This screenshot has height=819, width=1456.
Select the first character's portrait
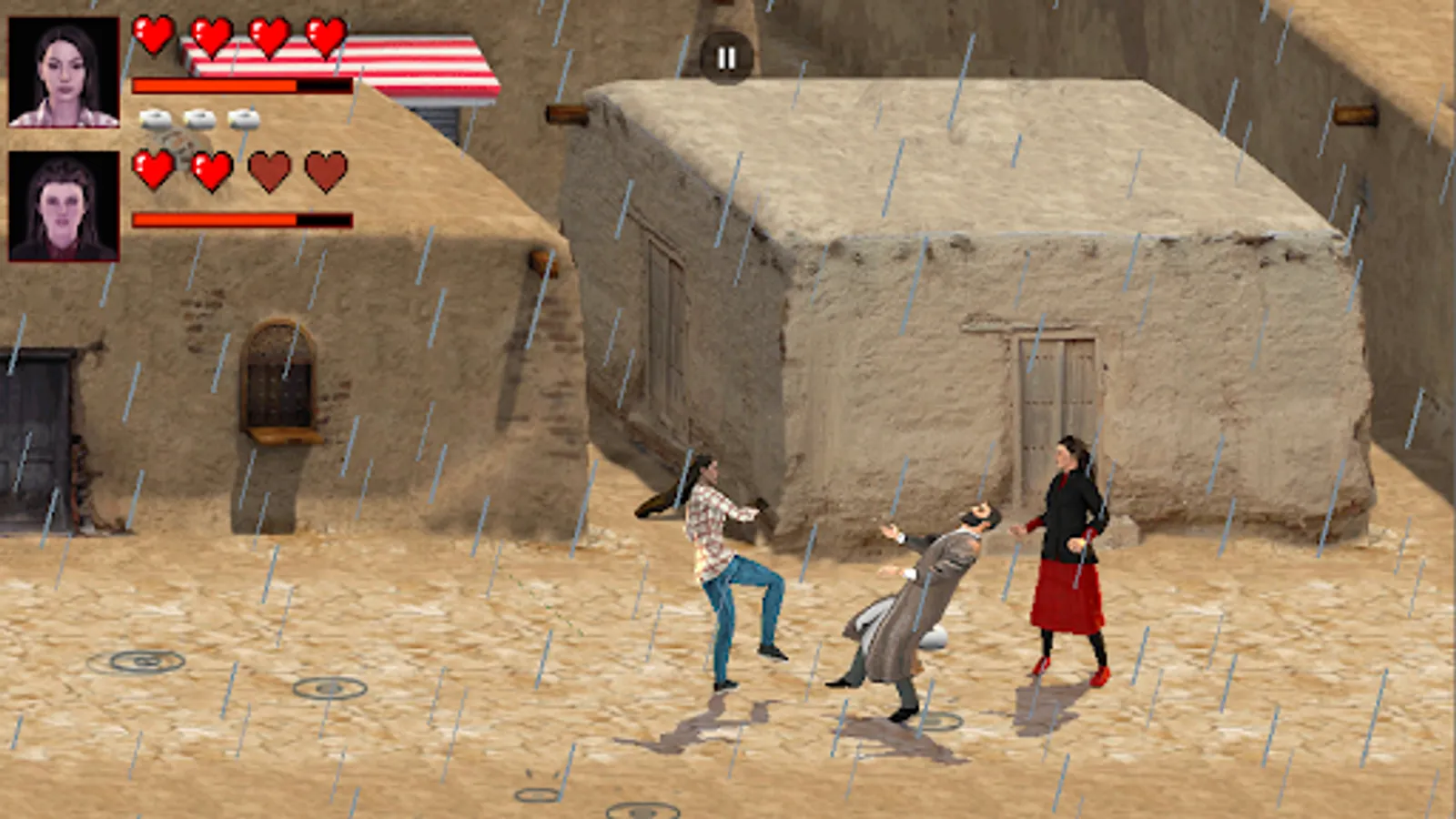tap(62, 70)
